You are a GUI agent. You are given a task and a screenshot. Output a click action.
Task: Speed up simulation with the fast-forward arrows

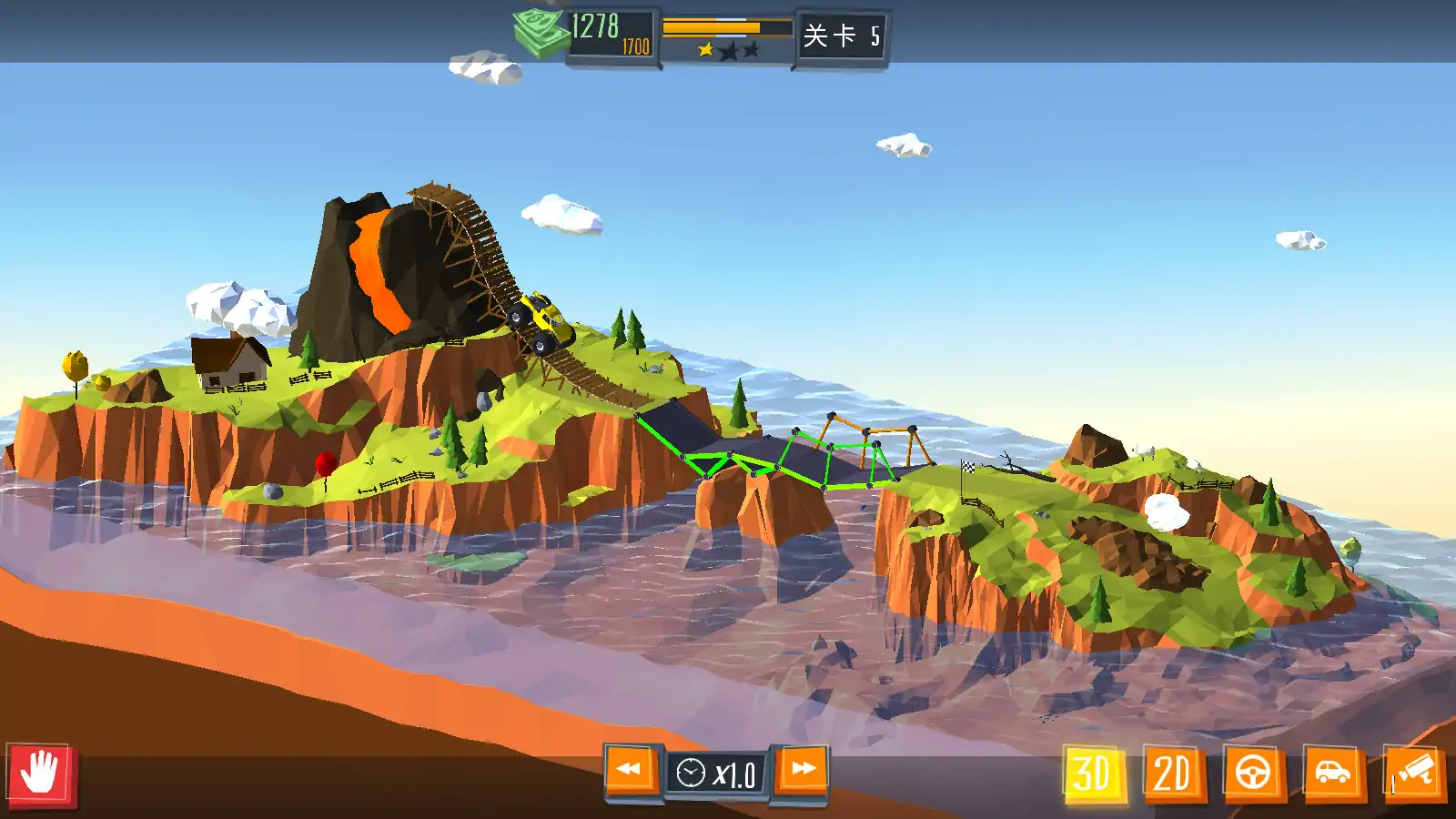click(802, 770)
